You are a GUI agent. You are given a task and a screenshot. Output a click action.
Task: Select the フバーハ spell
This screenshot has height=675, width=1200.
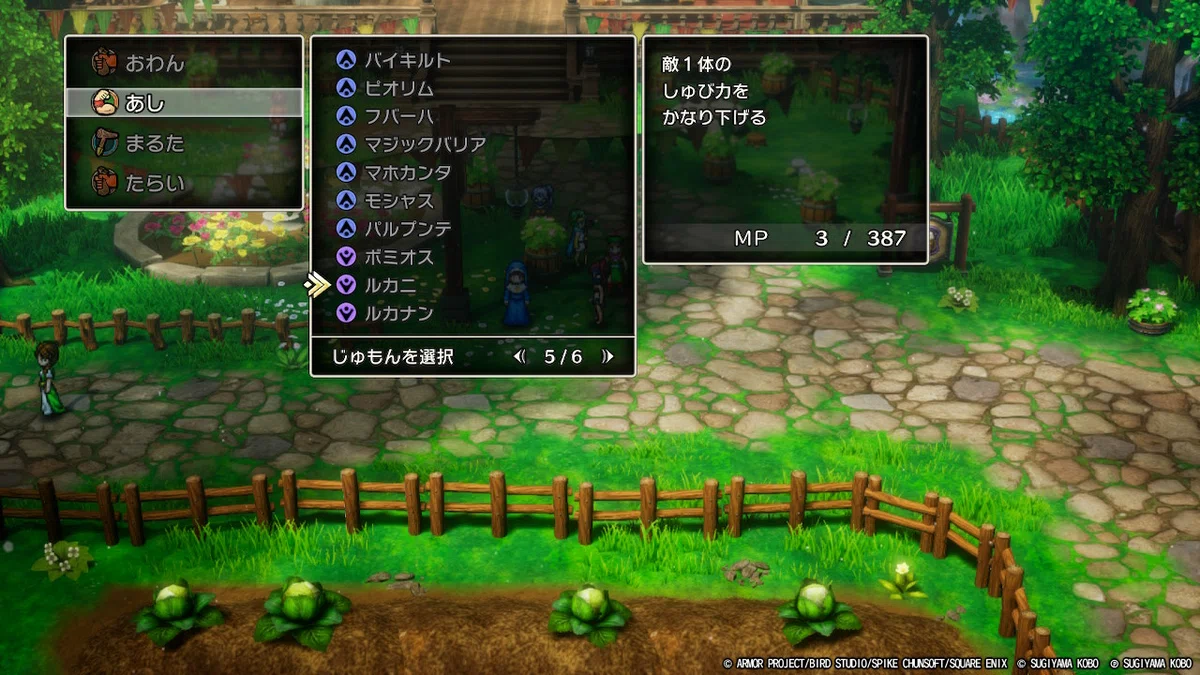coord(399,116)
